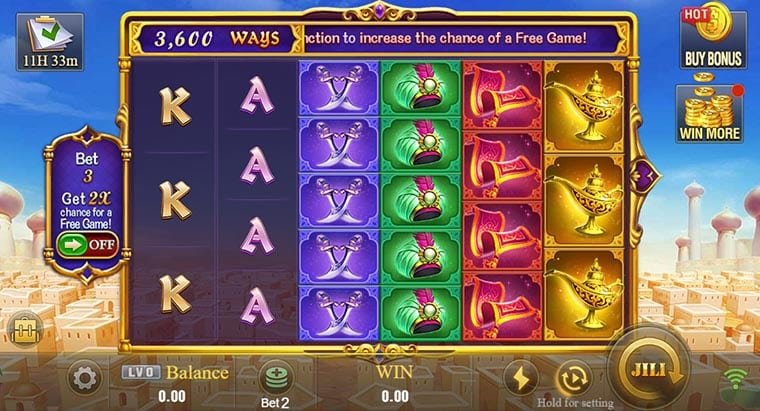Change the bet using the chips icon
The image size is (760, 411).
point(275,379)
